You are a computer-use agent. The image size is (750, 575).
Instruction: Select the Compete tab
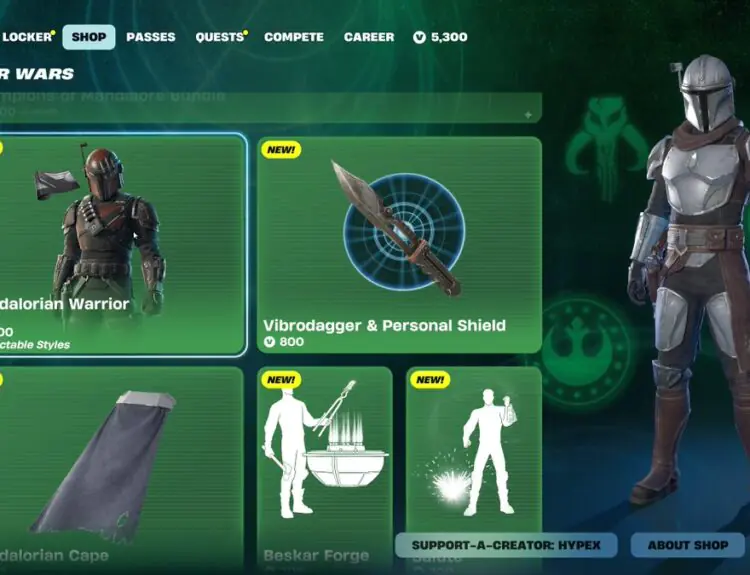tap(294, 37)
